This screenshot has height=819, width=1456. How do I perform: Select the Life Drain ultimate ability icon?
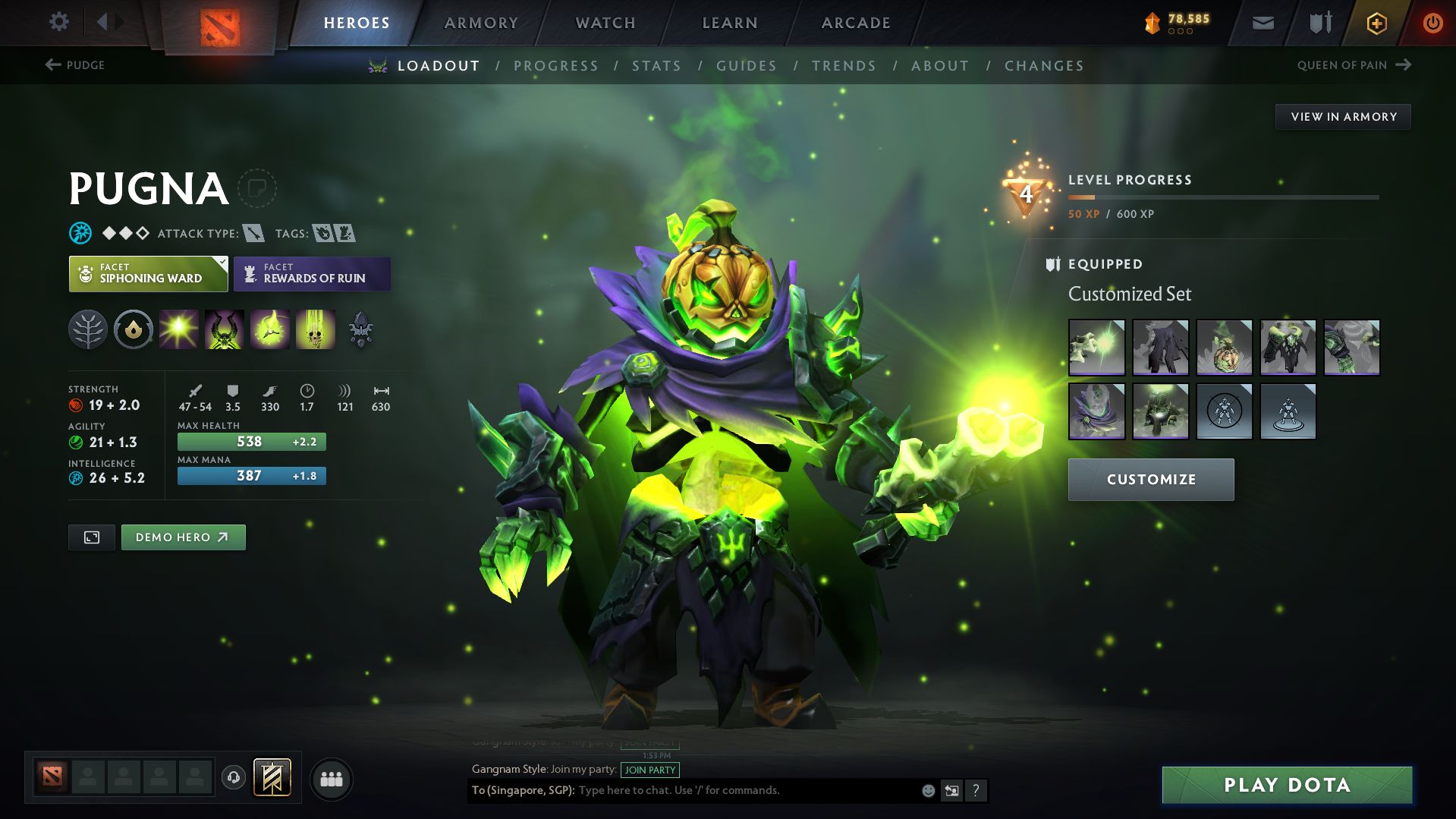click(x=316, y=329)
